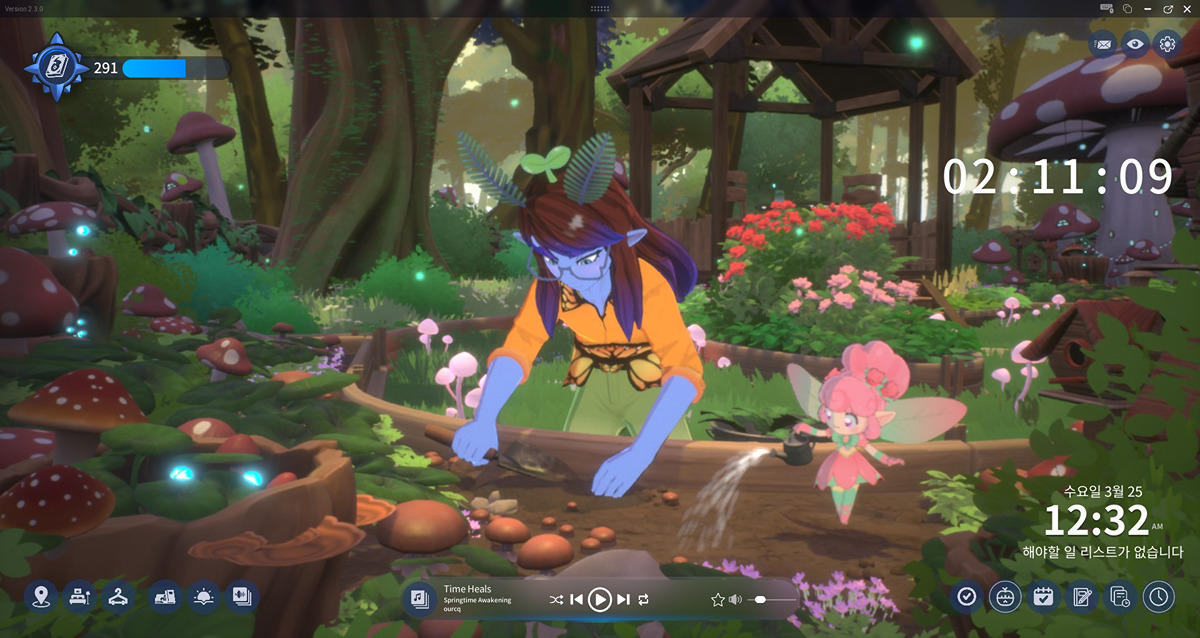Image resolution: width=1200 pixels, height=638 pixels.
Task: Toggle shuffle on the music player
Action: pos(556,599)
